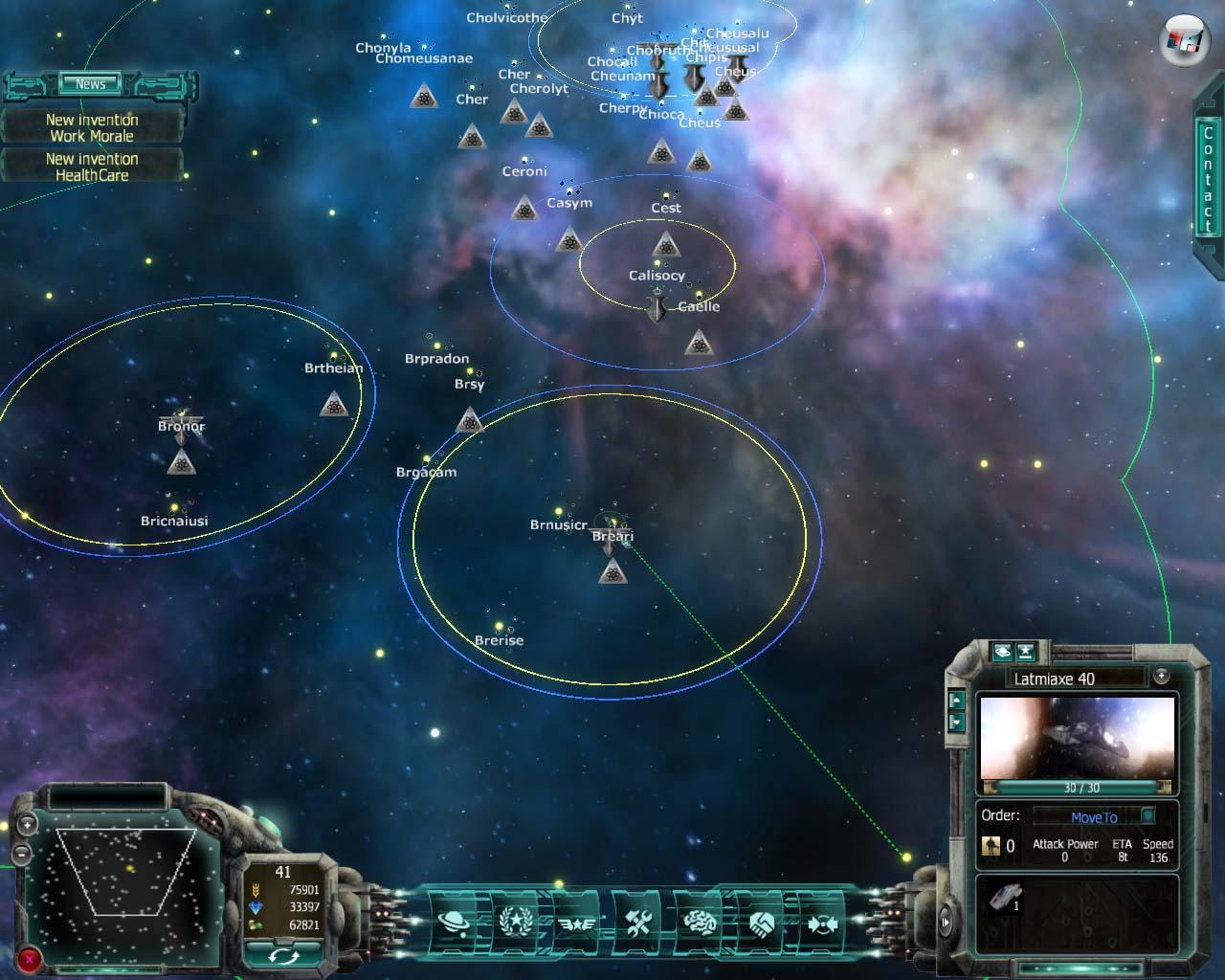The image size is (1225, 980).
Task: Read the Work Morale invention news
Action: 92,128
